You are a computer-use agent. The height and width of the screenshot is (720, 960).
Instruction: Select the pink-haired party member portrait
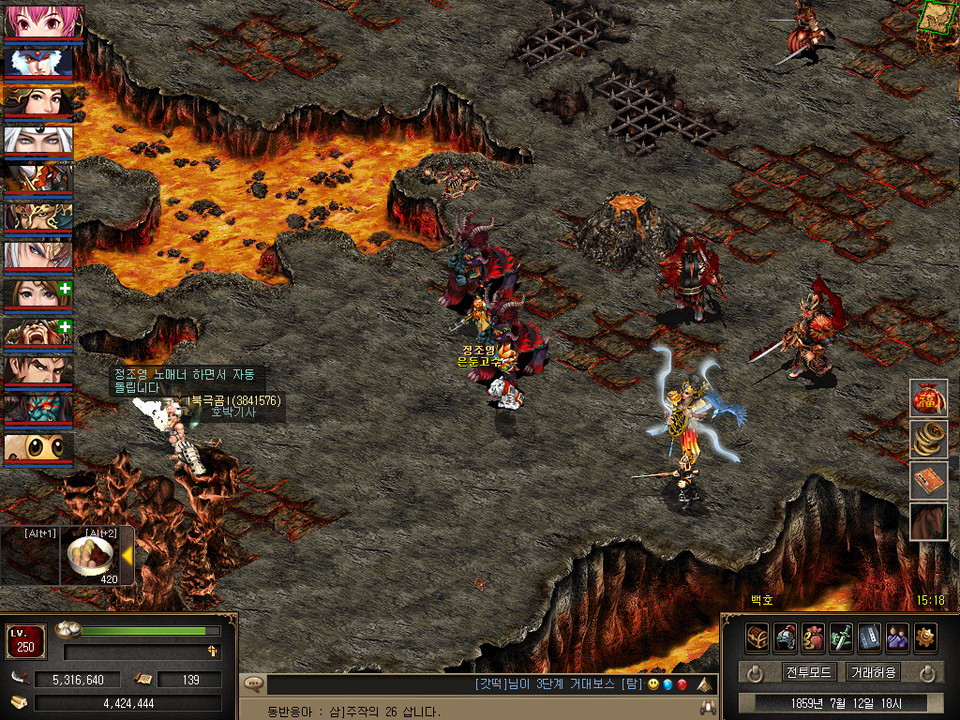38,22
